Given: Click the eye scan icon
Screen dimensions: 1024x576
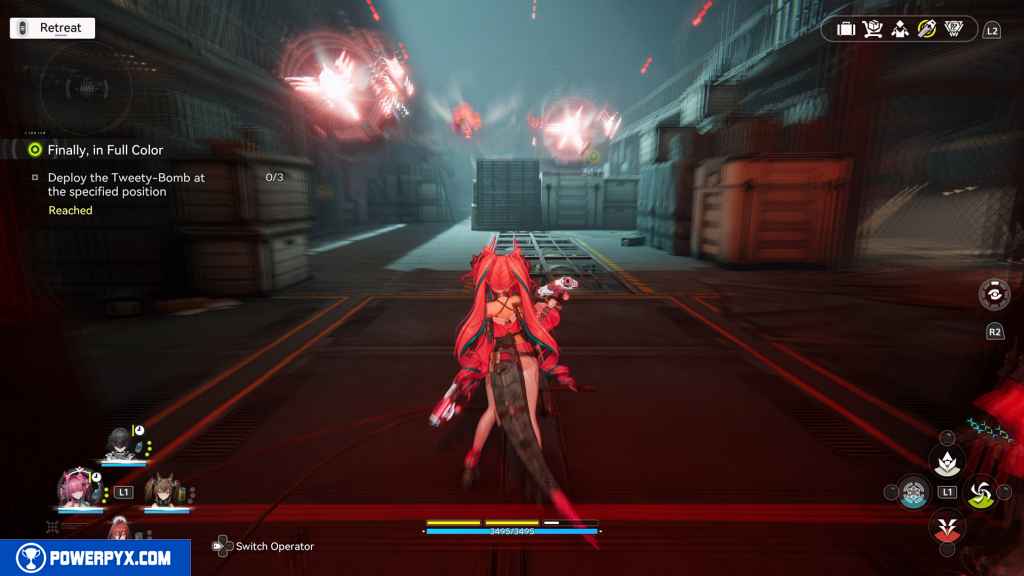Looking at the screenshot, I should [x=994, y=294].
